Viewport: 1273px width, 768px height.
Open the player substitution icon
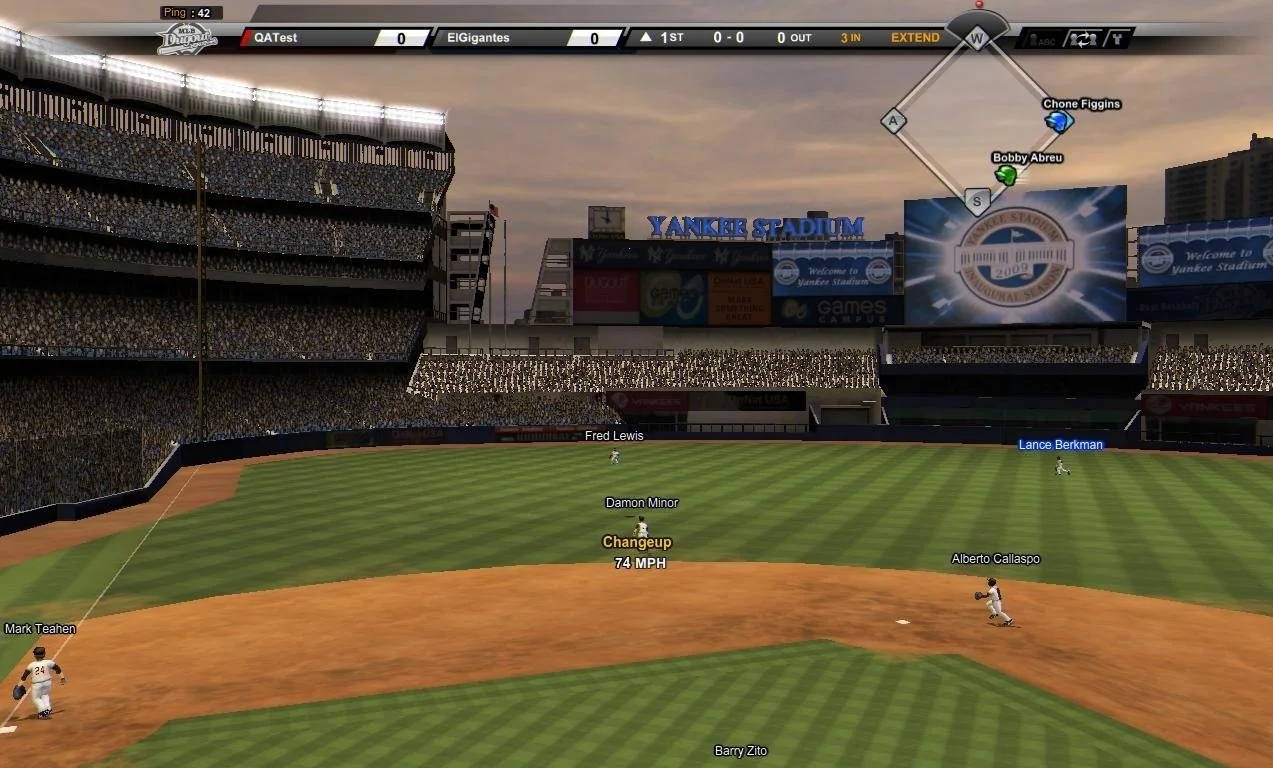[x=1082, y=39]
